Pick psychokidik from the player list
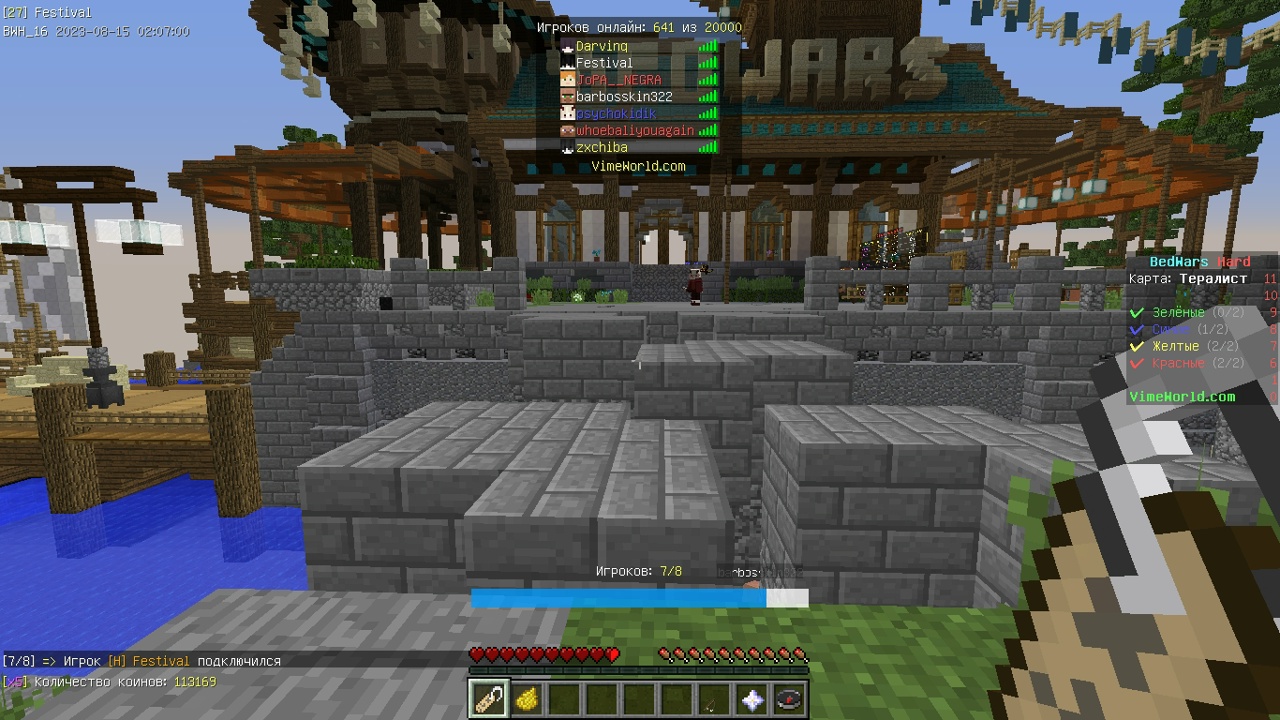 (x=616, y=114)
